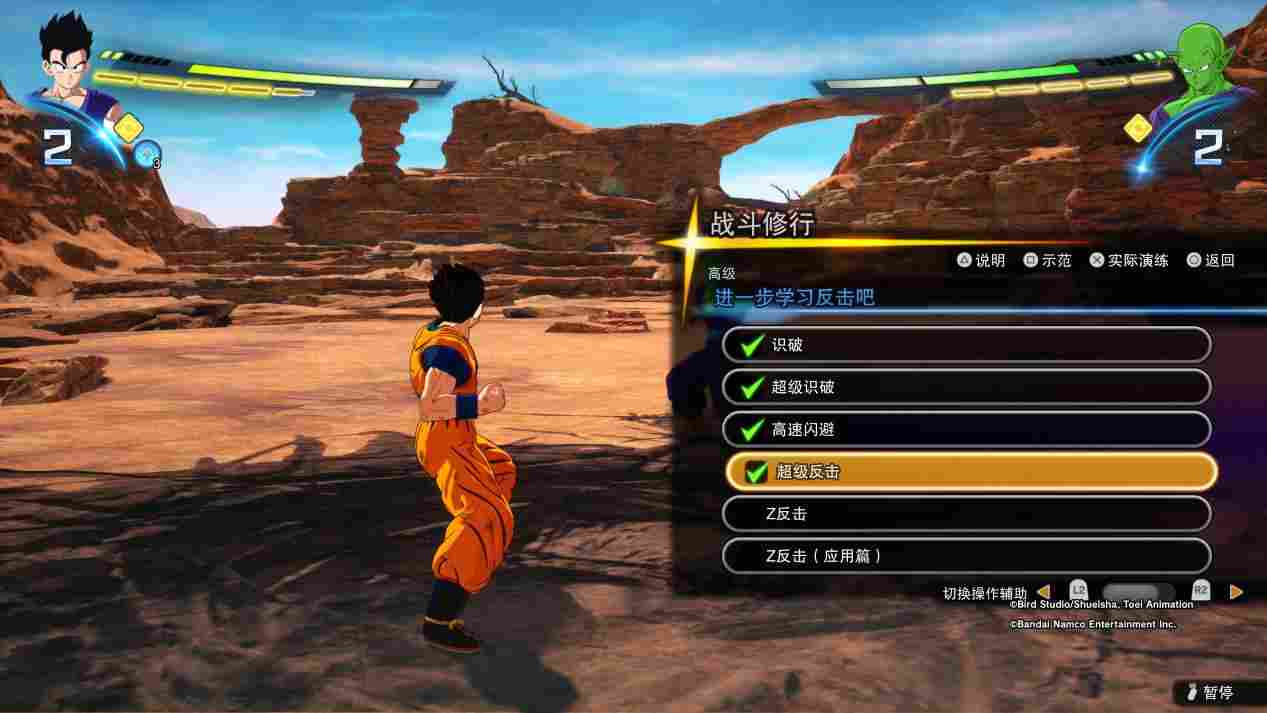The width and height of the screenshot is (1267, 713).
Task: Click the right arrow for 切换操作辅助
Action: (x=1236, y=592)
